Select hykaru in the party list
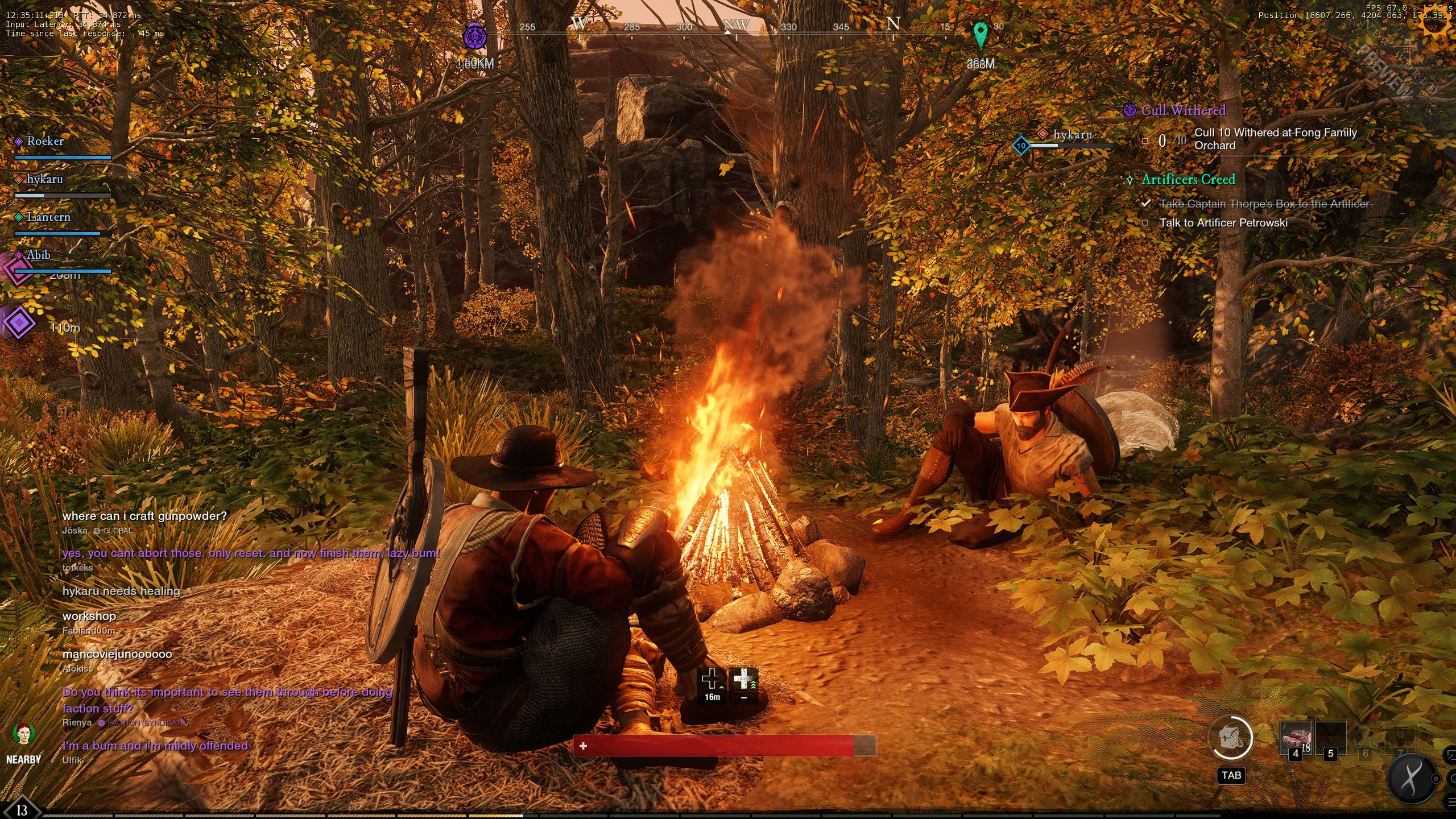 click(44, 180)
